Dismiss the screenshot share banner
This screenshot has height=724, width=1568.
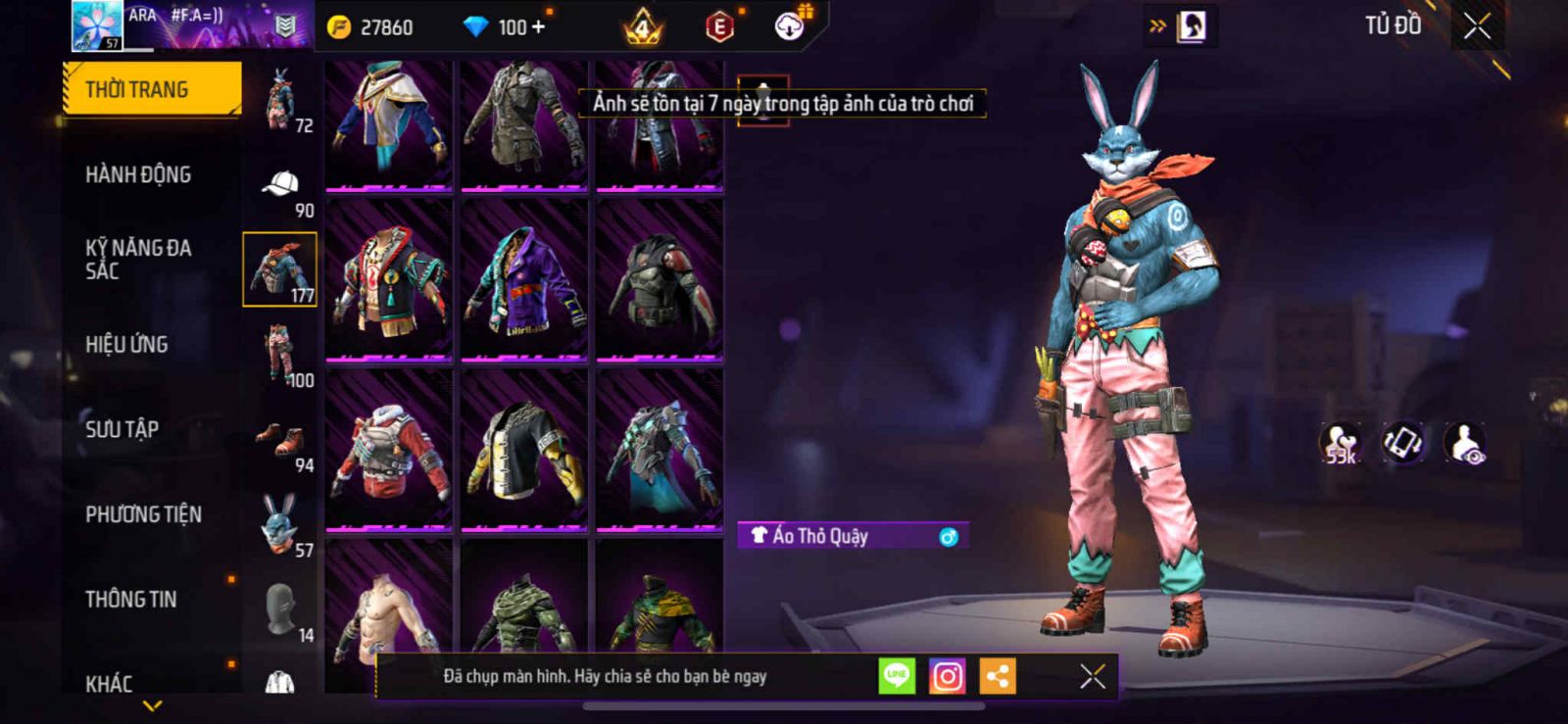click(x=1092, y=676)
